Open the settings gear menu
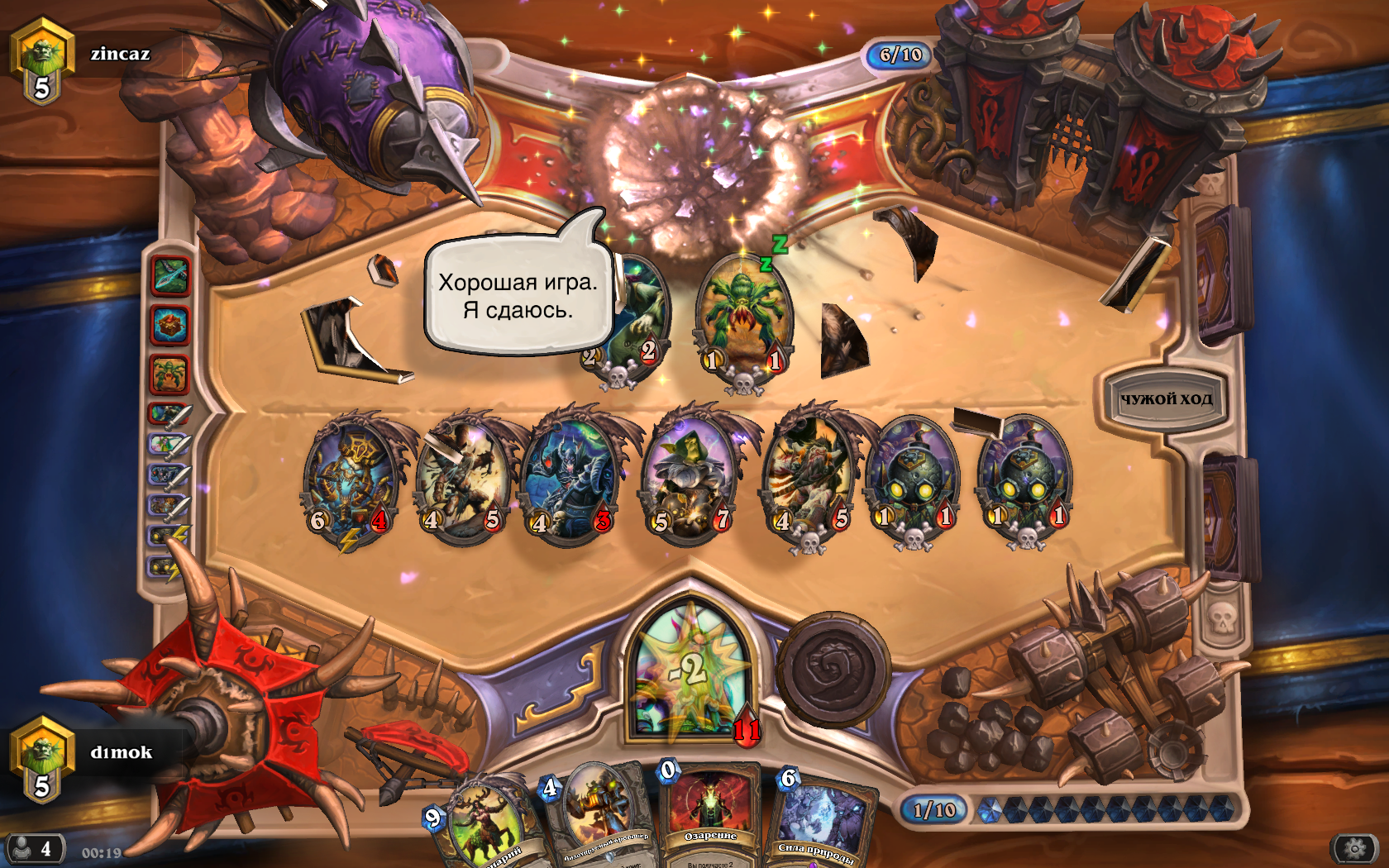Image resolution: width=1389 pixels, height=868 pixels. click(1354, 848)
